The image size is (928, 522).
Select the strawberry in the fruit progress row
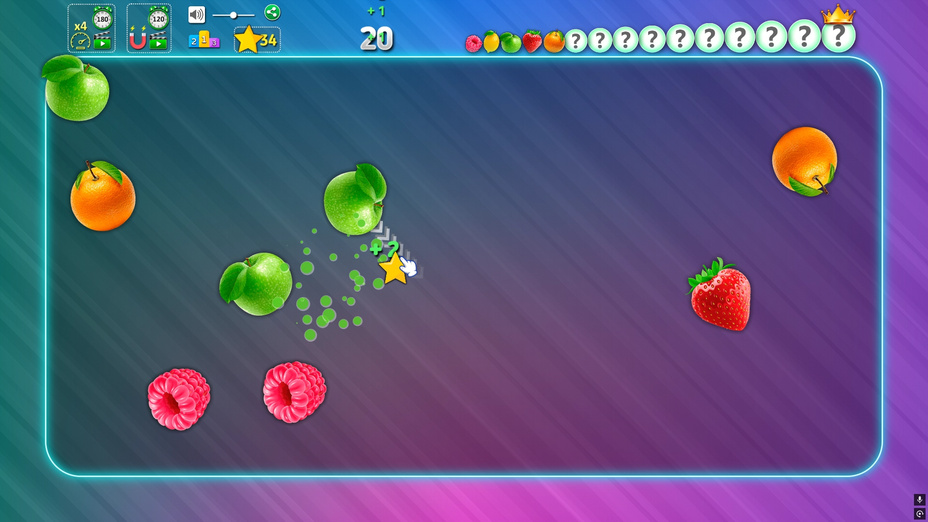tap(532, 42)
